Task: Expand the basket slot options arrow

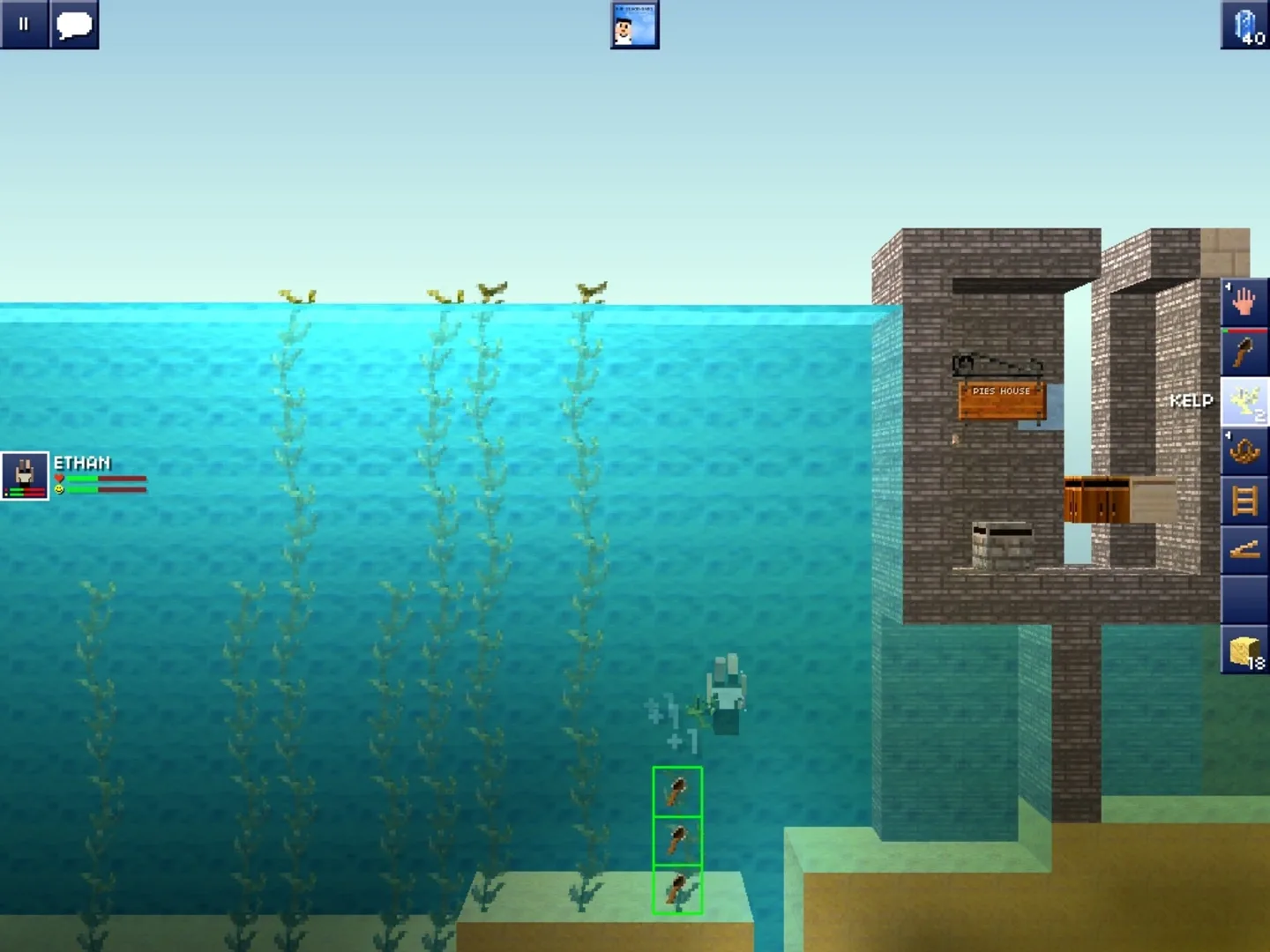Action: coord(1227,436)
